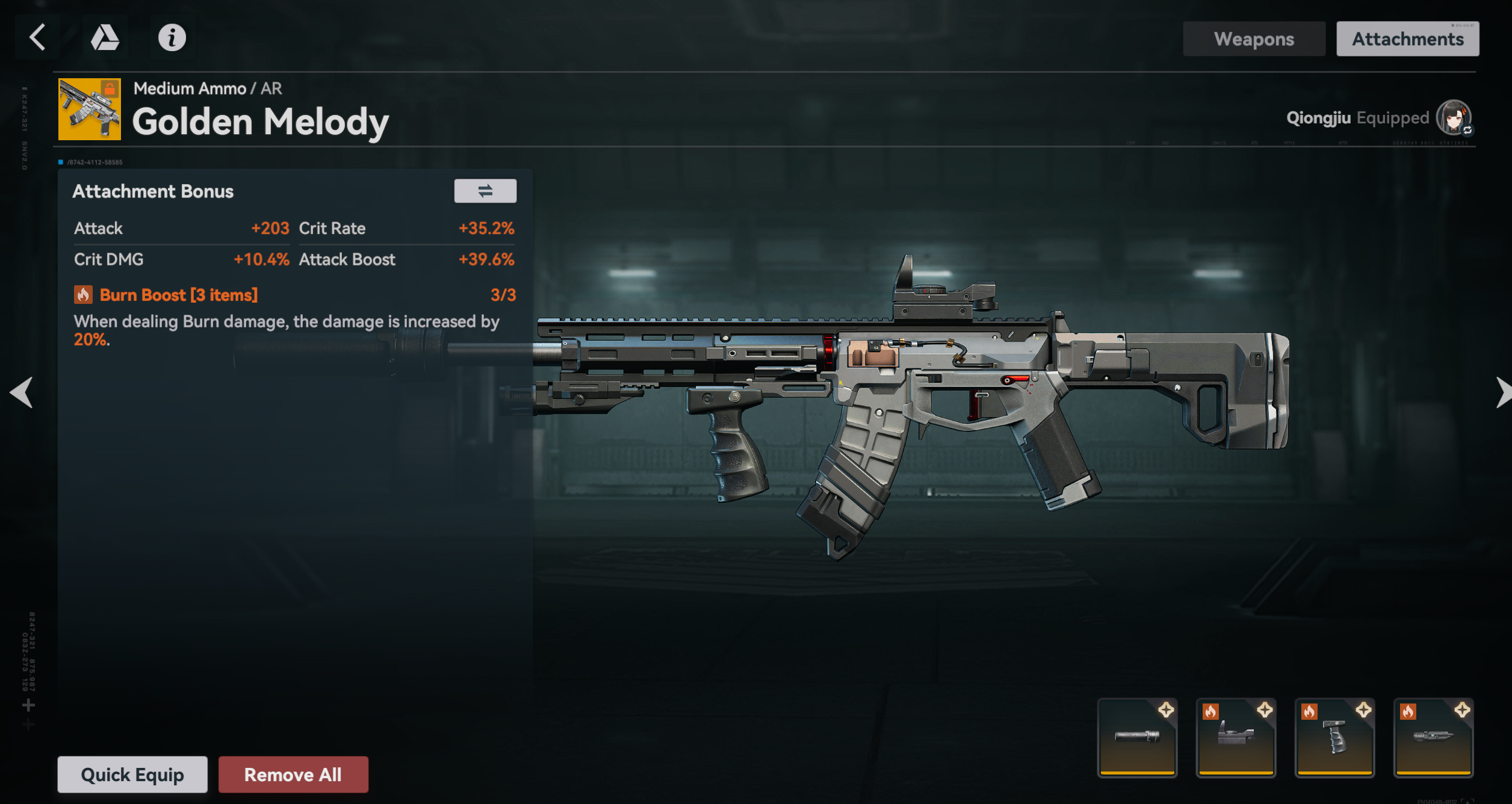
Task: Select the muzzle suppressor attachment slot
Action: coord(1137,738)
